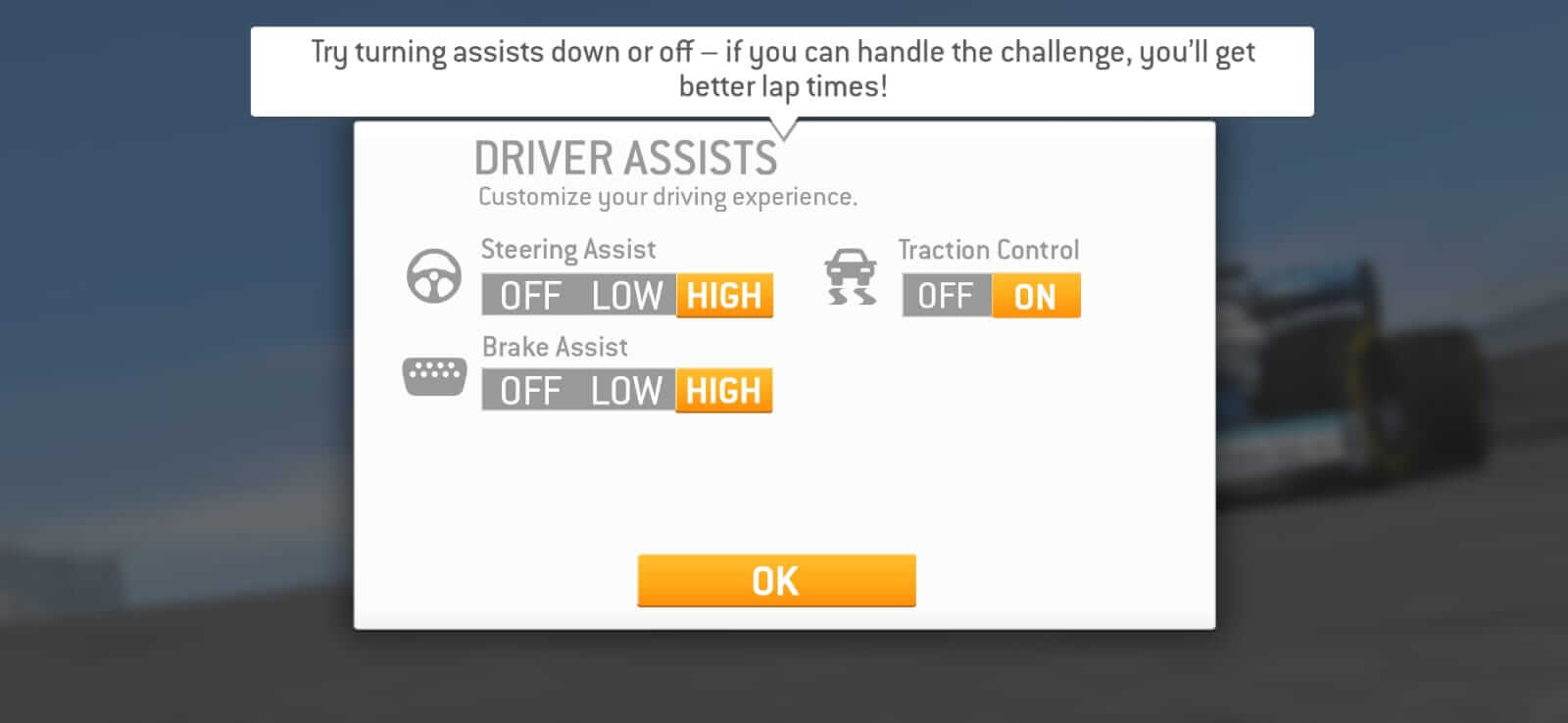The height and width of the screenshot is (723, 1568).
Task: Turn Brake Assist OFF
Action: click(x=528, y=390)
